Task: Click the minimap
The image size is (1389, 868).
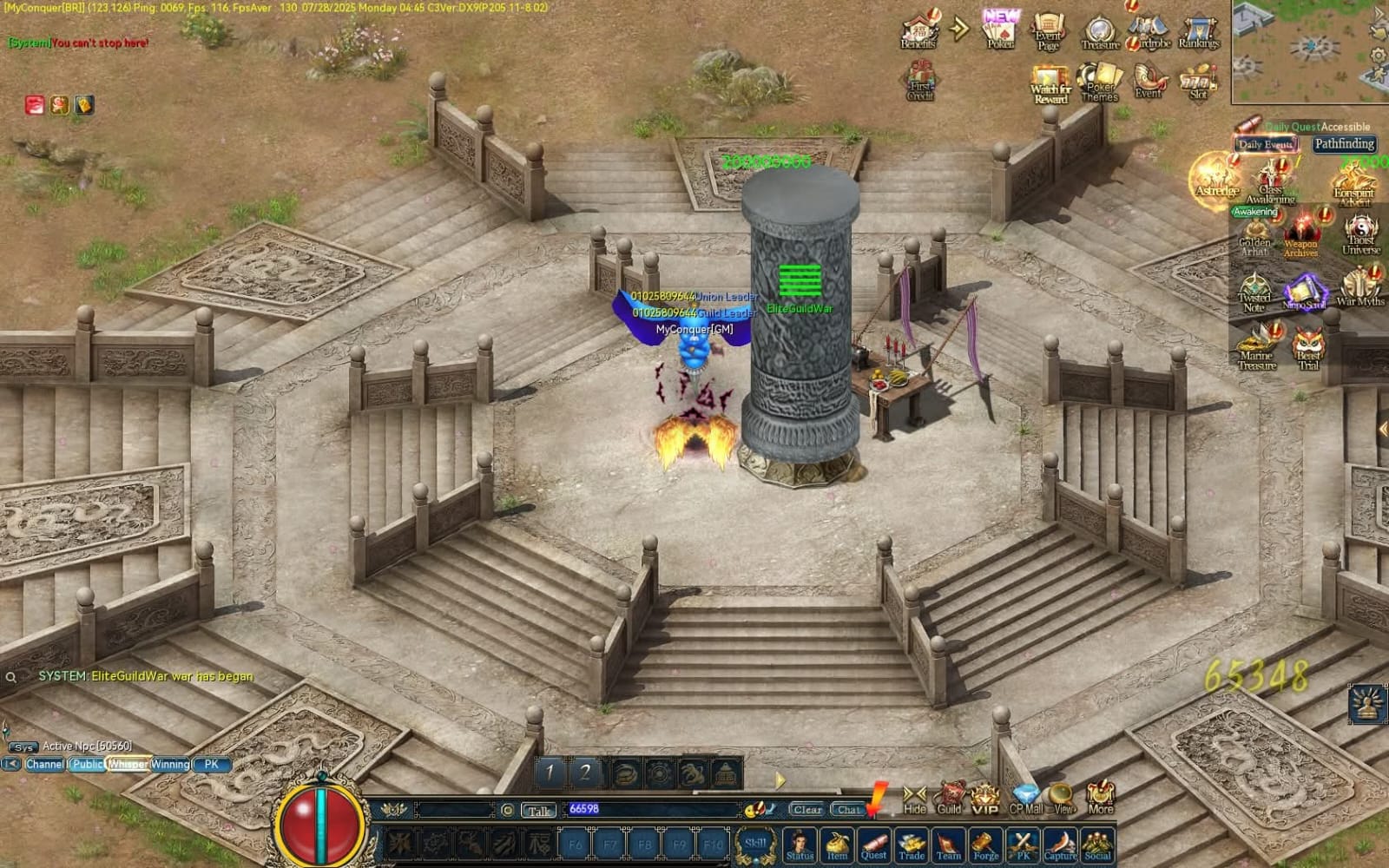Action: (1309, 50)
